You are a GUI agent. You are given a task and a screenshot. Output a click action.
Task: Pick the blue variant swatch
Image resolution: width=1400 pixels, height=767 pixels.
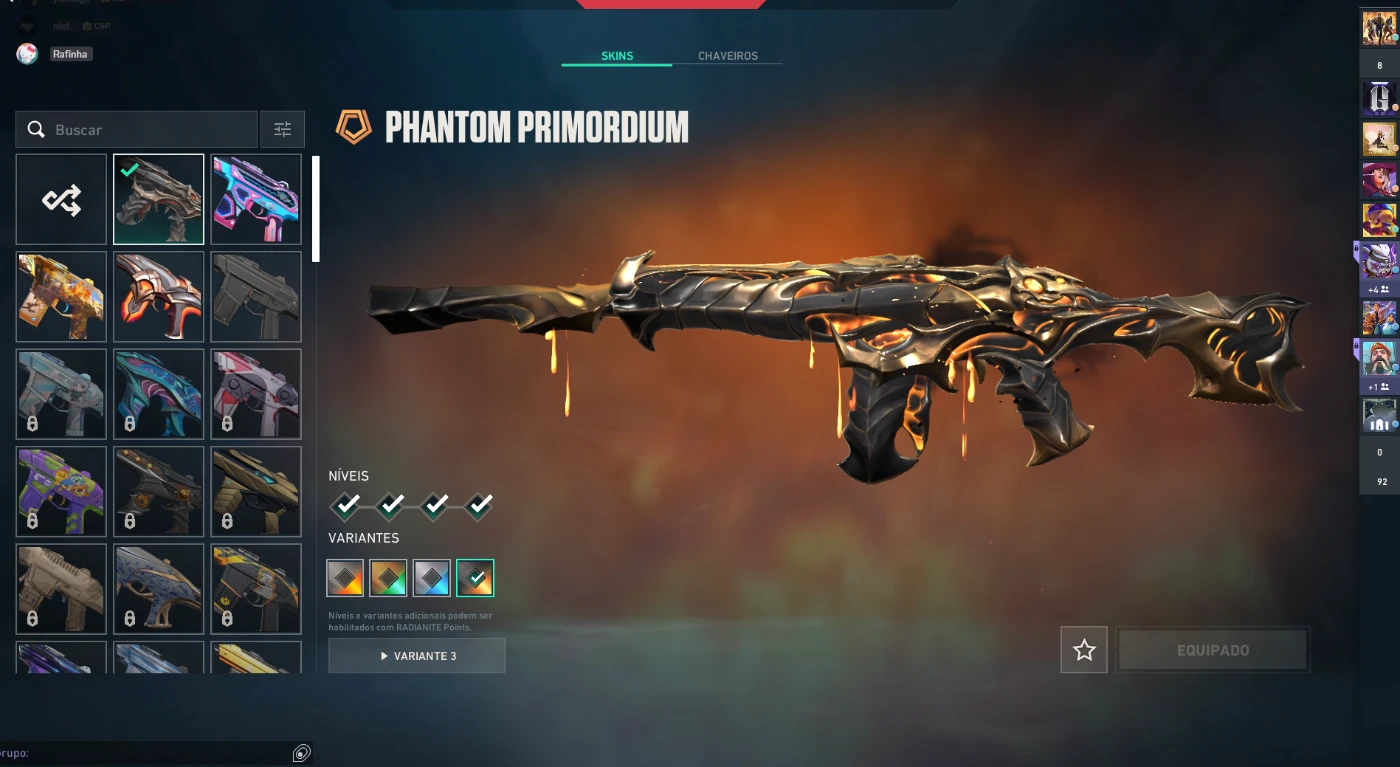432,578
